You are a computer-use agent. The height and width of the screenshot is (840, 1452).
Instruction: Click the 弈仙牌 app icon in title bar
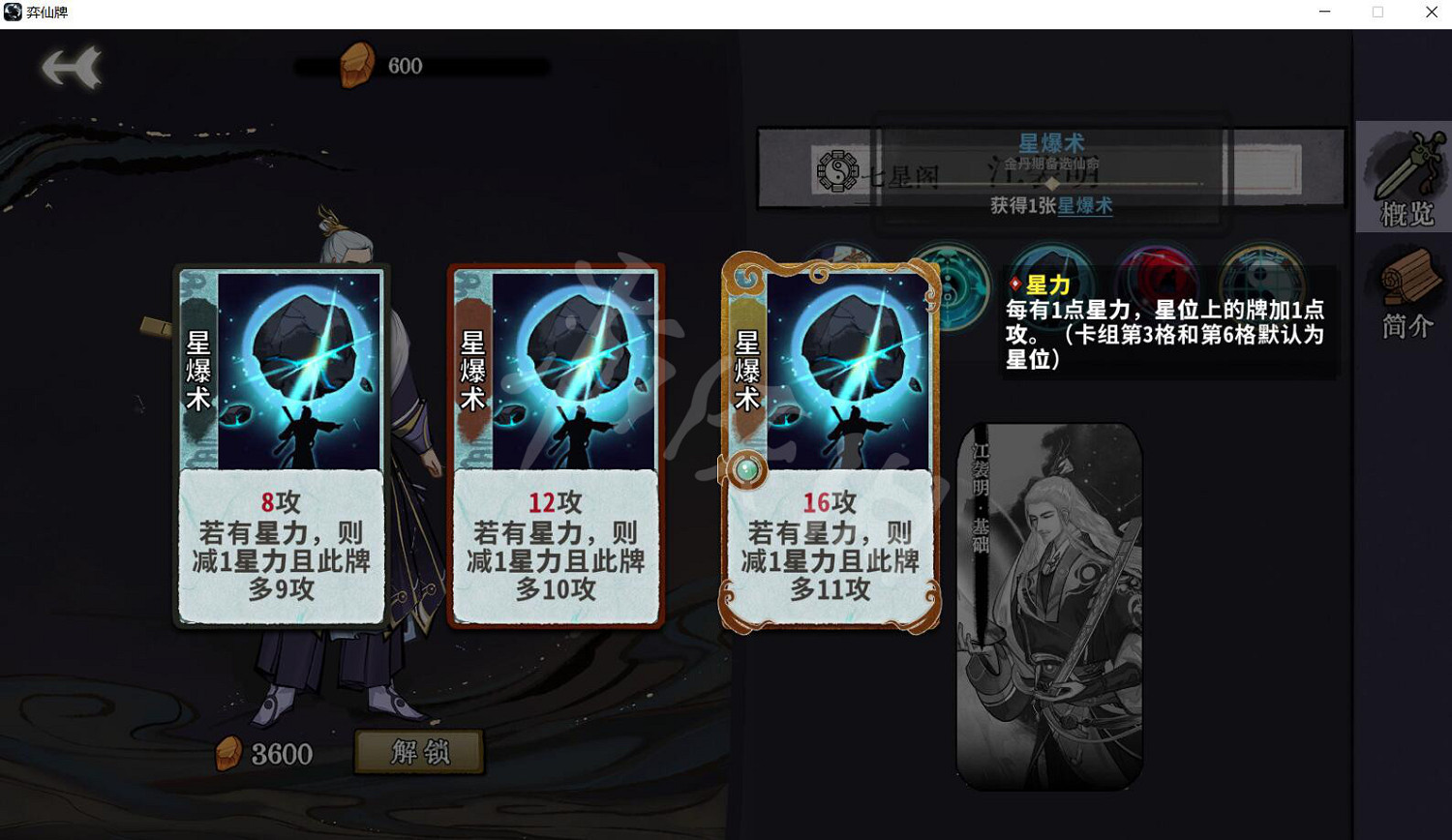tap(15, 12)
